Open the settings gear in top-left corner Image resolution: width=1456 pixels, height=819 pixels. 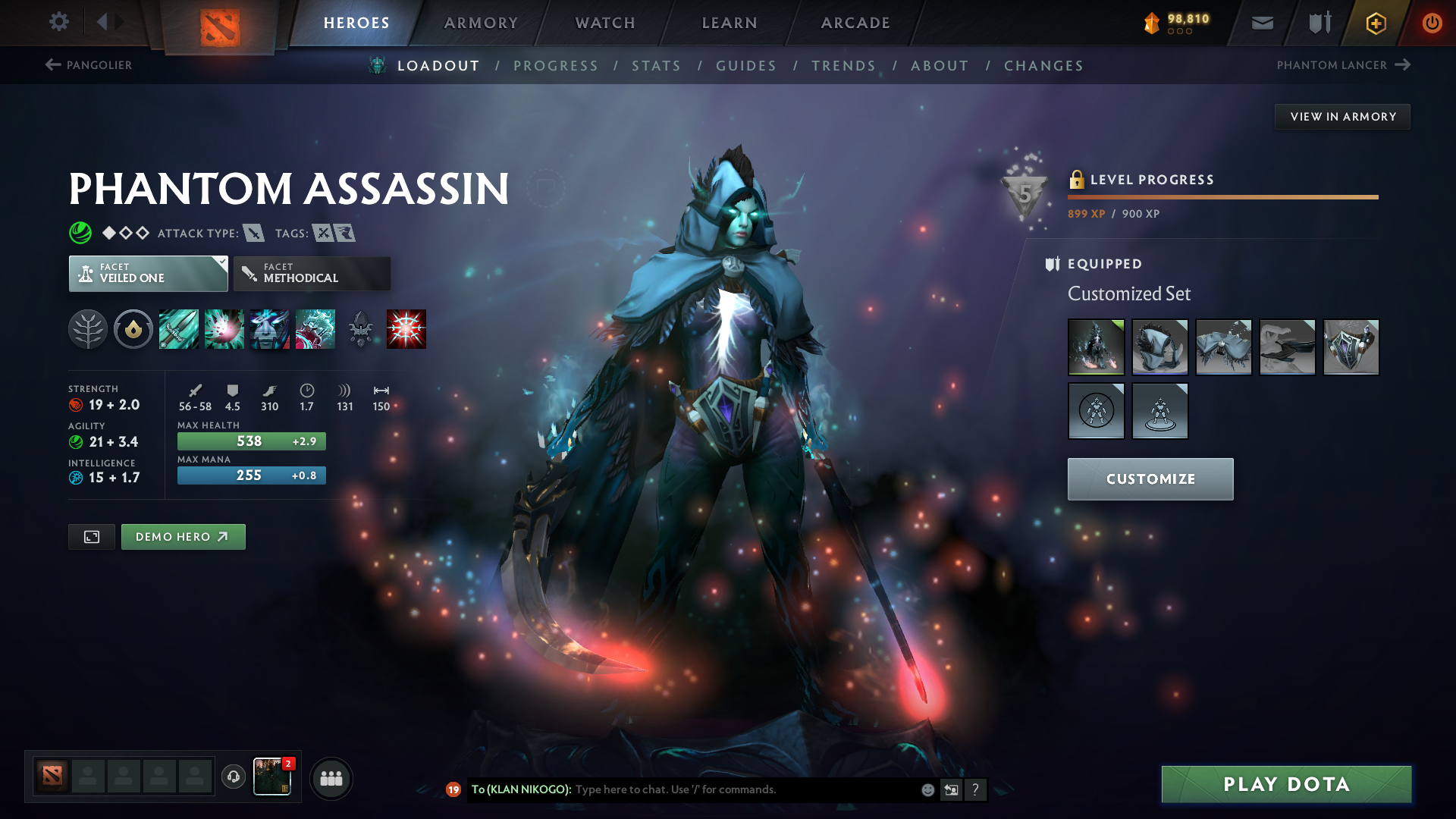[x=58, y=22]
